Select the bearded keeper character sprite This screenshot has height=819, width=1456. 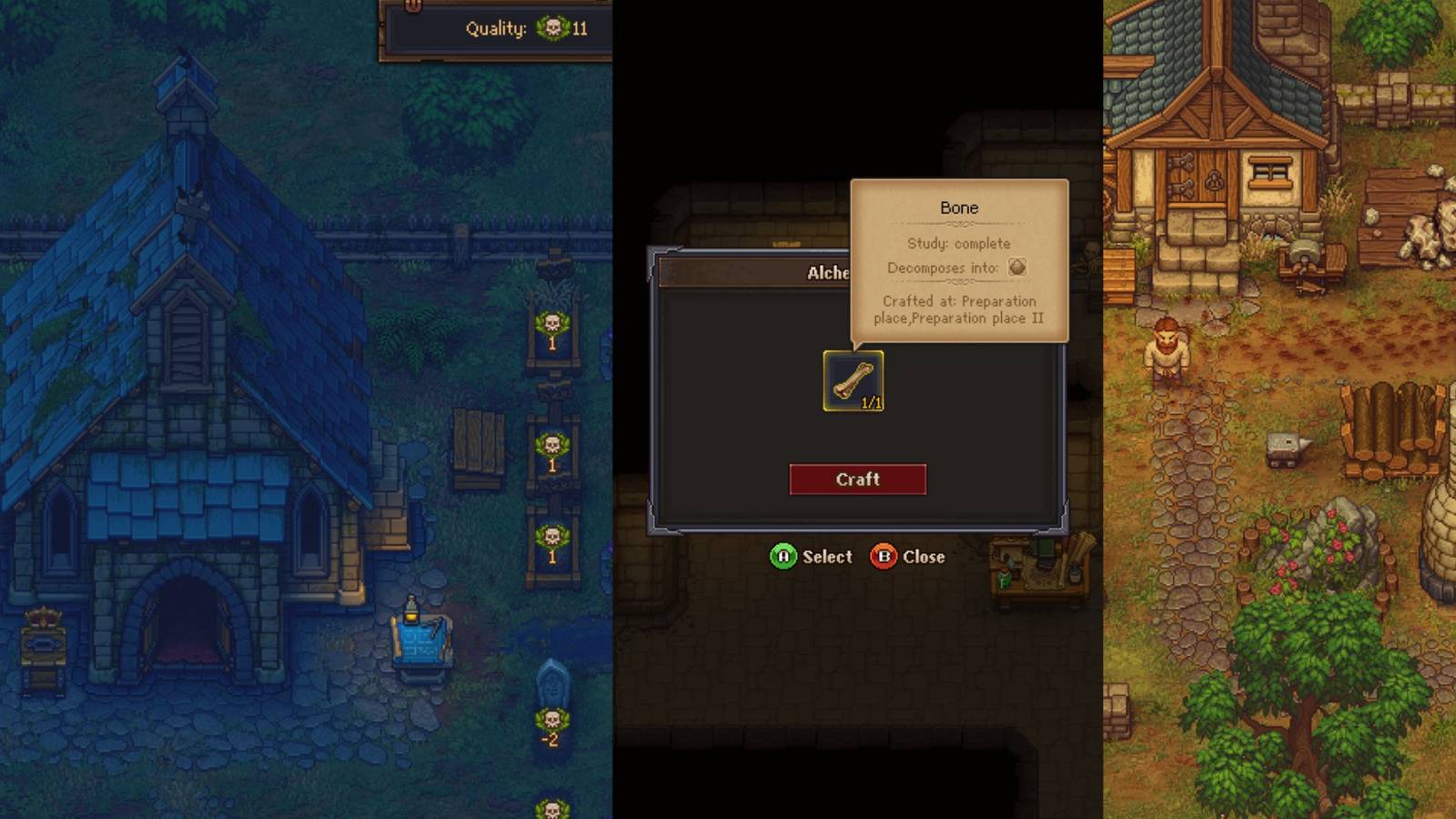[x=1165, y=355]
